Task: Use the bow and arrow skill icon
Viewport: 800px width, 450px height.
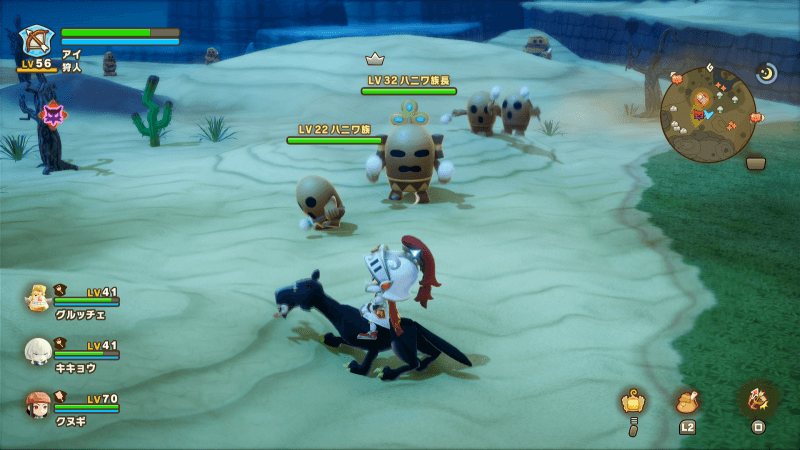Action: click(755, 399)
